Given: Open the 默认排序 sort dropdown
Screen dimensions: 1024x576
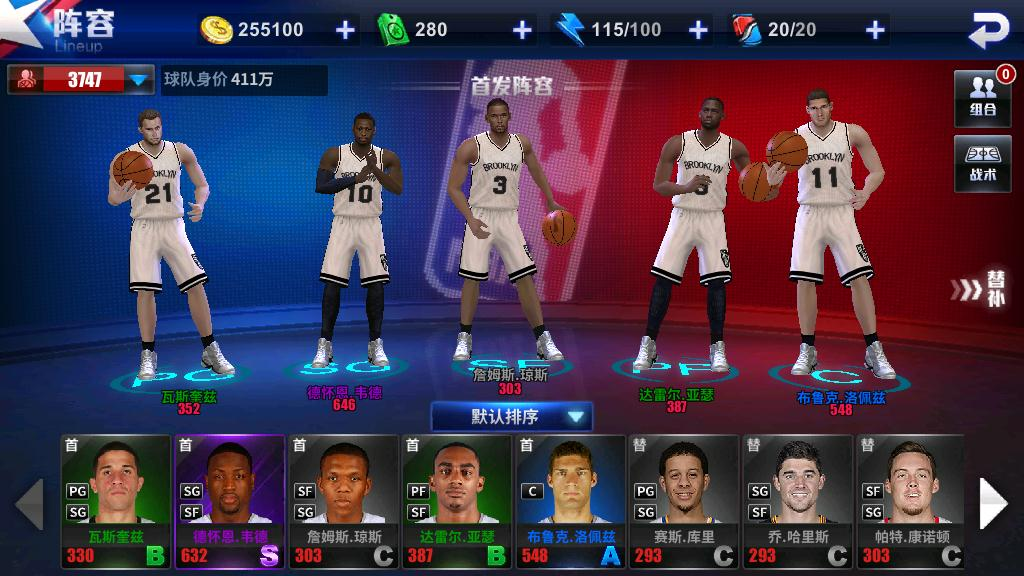Looking at the screenshot, I should tap(512, 416).
